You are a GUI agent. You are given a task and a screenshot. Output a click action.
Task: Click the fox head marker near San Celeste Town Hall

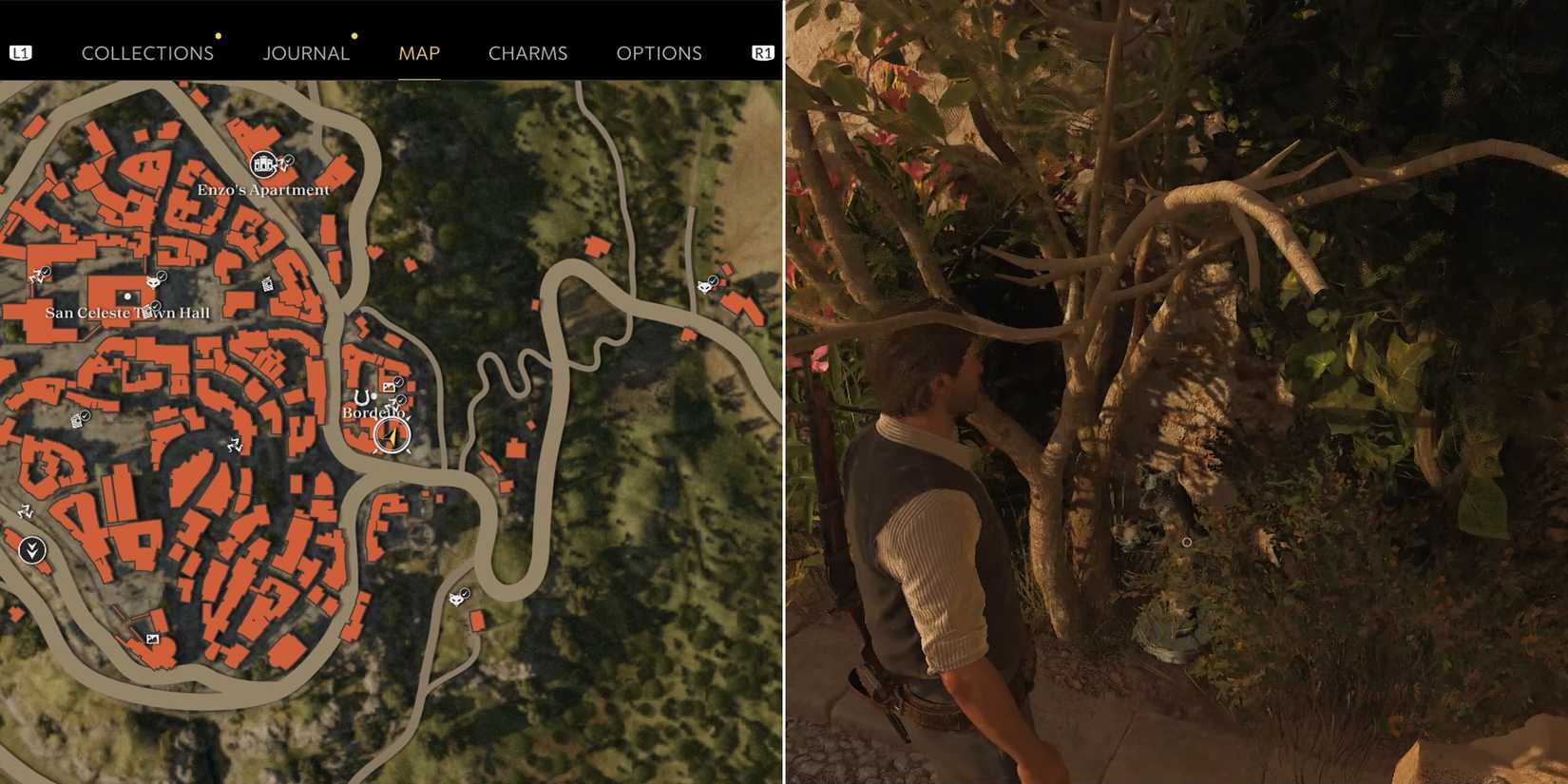153,281
